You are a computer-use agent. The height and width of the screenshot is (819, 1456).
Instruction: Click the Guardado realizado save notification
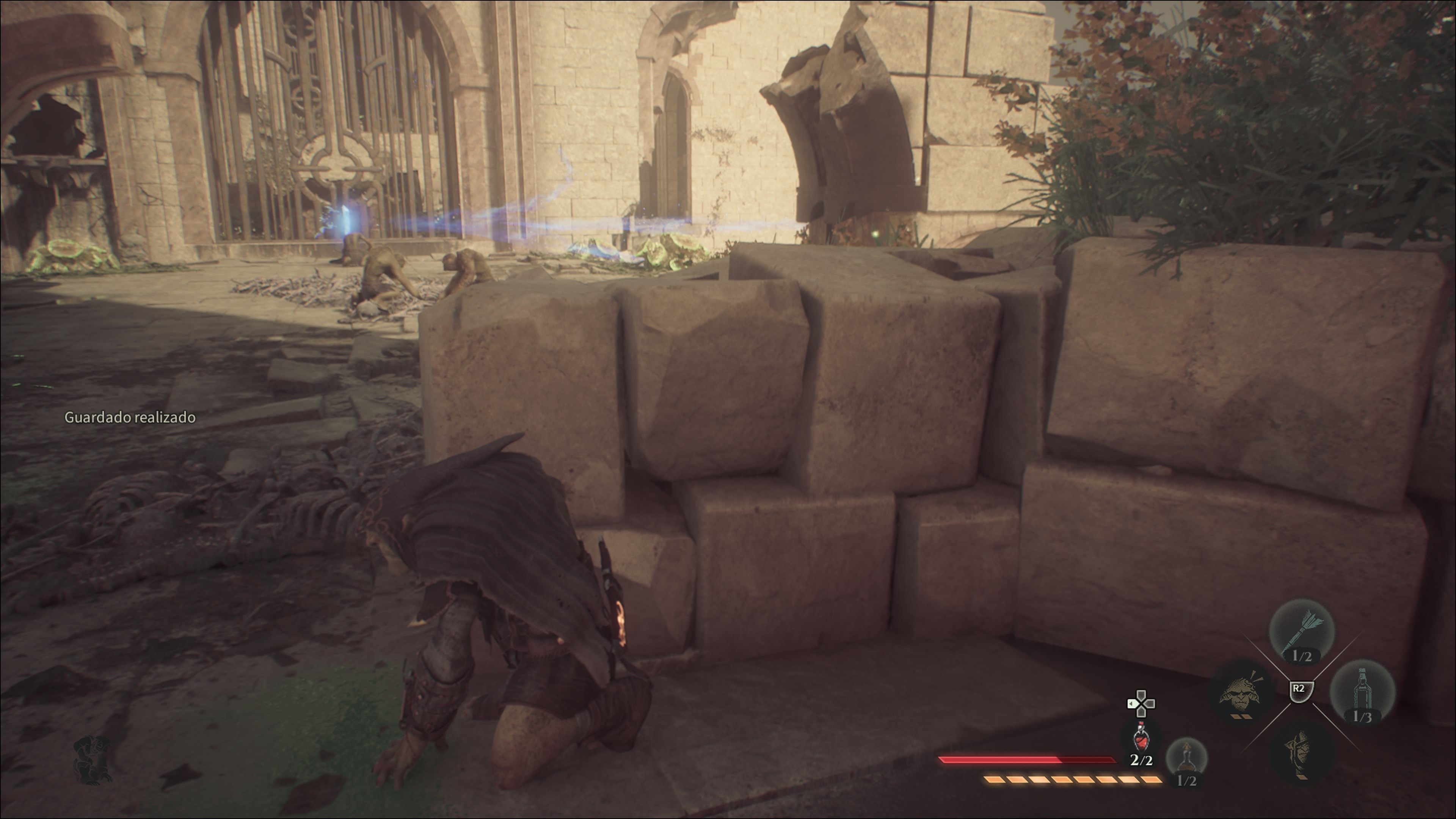click(130, 418)
